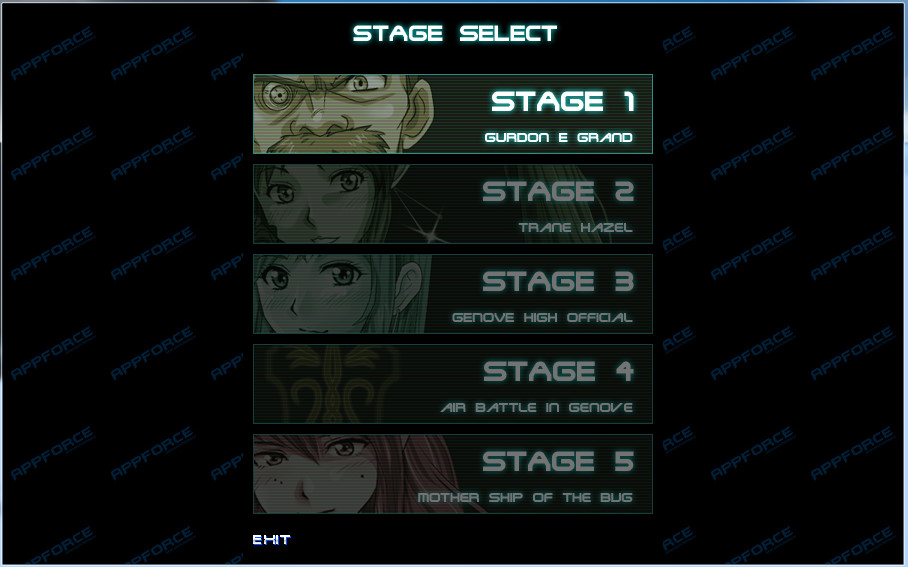Viewport: 908px width, 567px height.
Task: Select Stage 5 Mother Ship of the Bug
Action: [452, 474]
